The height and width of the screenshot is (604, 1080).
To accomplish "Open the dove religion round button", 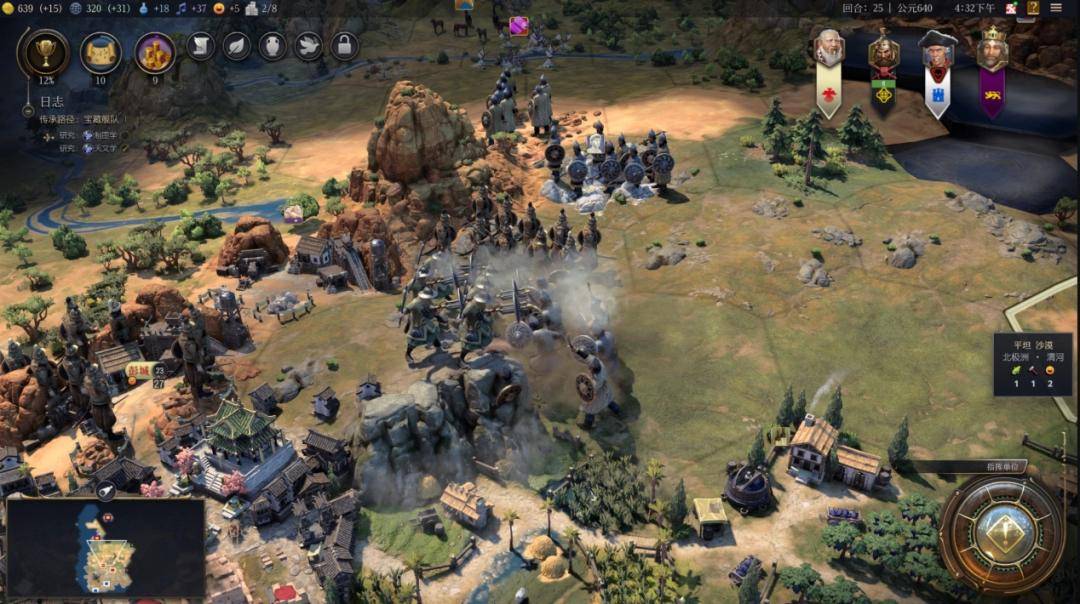I will pyautogui.click(x=309, y=46).
